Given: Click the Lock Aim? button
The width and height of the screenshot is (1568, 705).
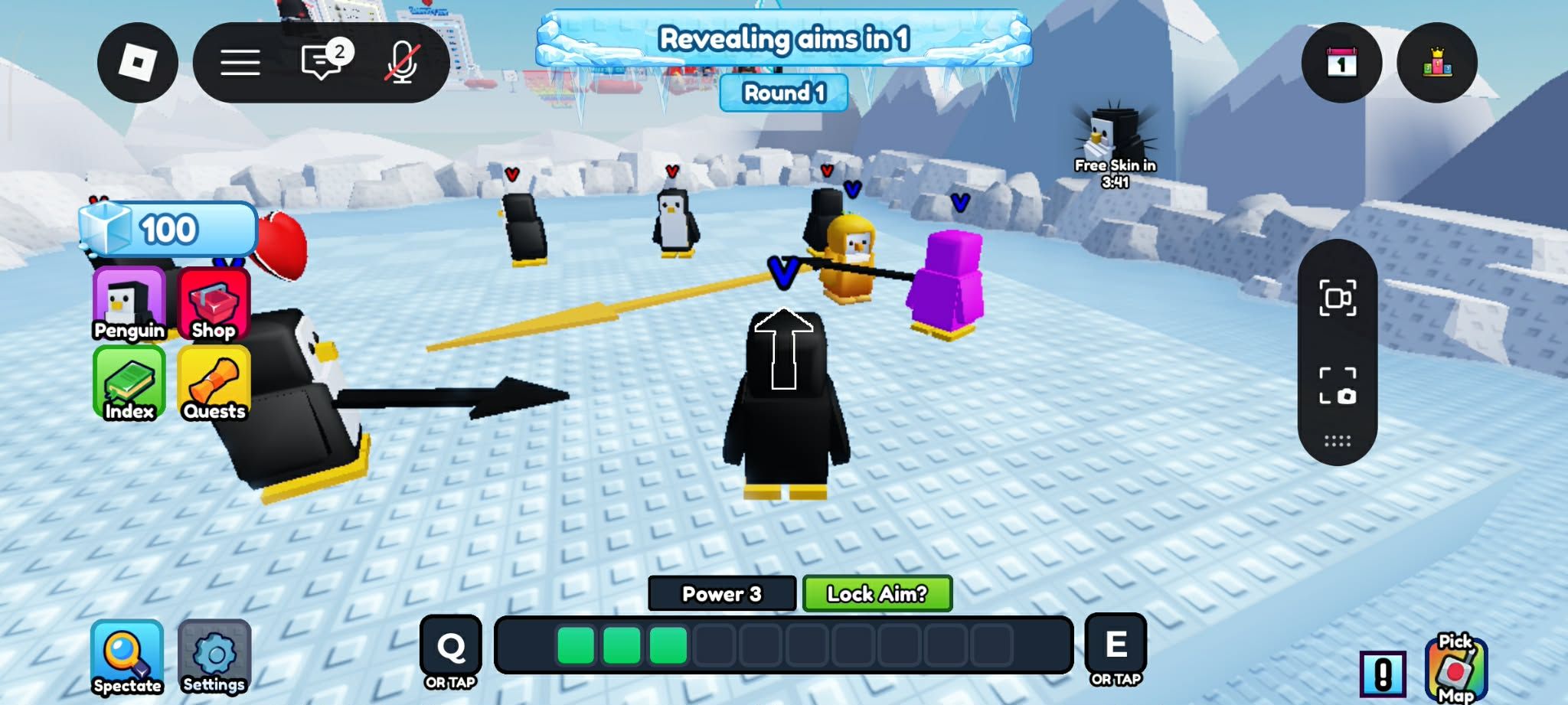Looking at the screenshot, I should (x=877, y=594).
